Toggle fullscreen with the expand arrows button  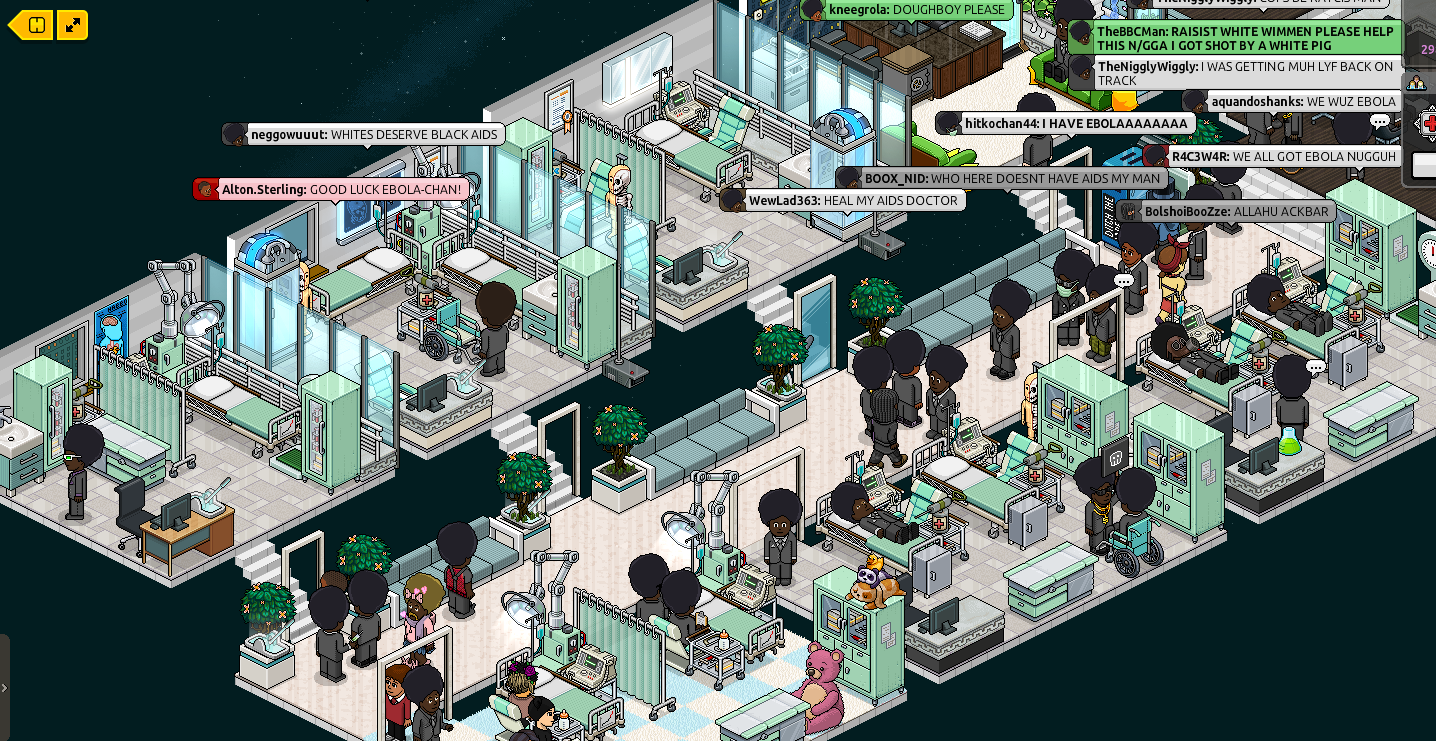(73, 25)
